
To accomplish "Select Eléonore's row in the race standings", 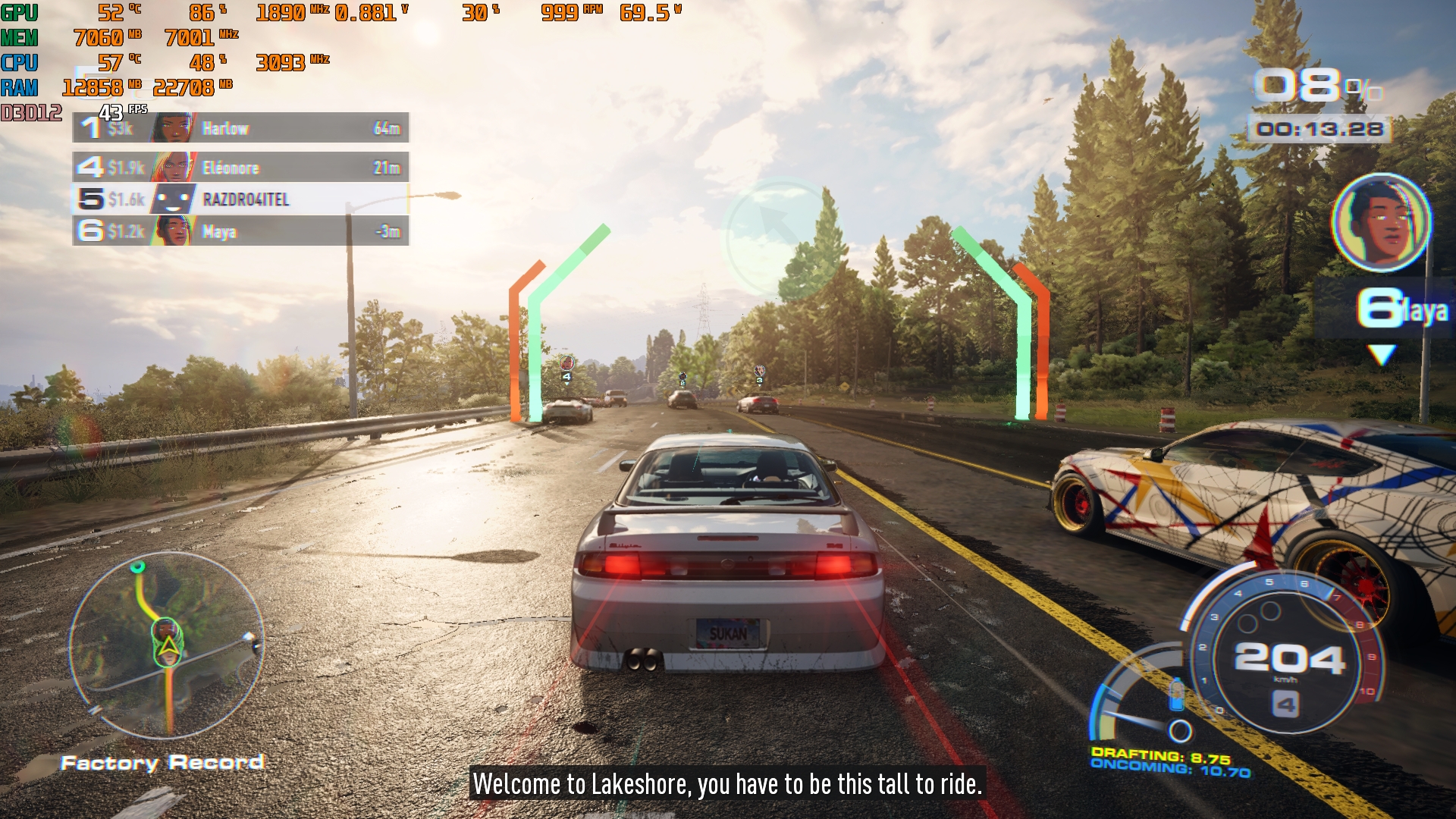I will (240, 168).
